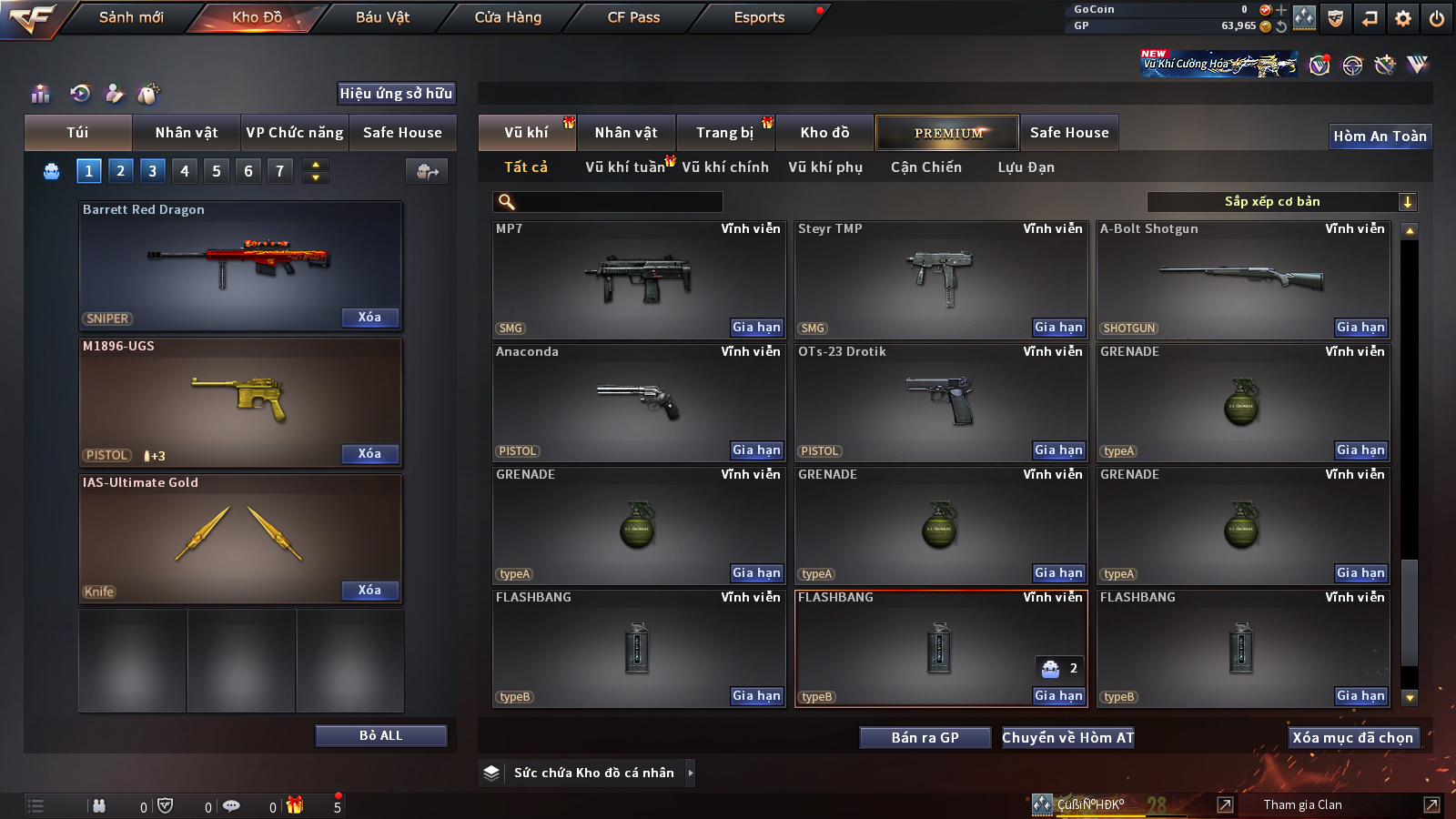Choose Chuyển về Hòm AT
Viewport: 1456px width, 819px height.
1067,738
